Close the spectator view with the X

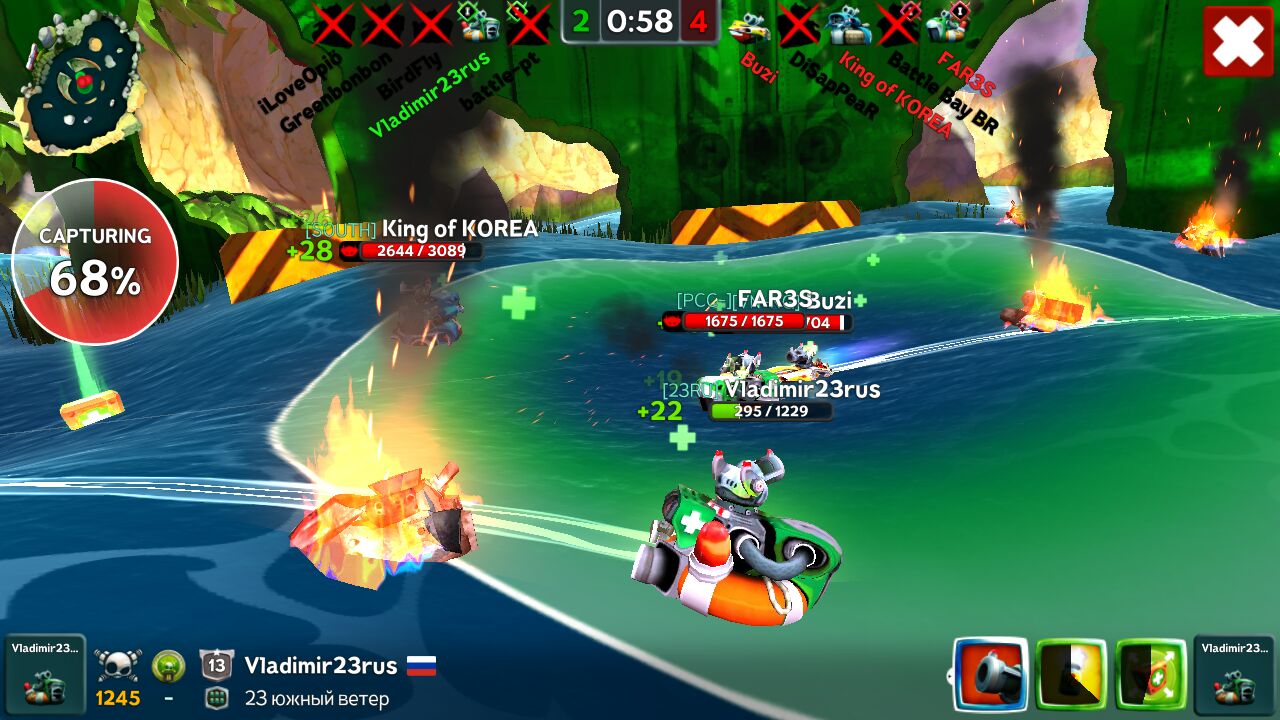1238,41
